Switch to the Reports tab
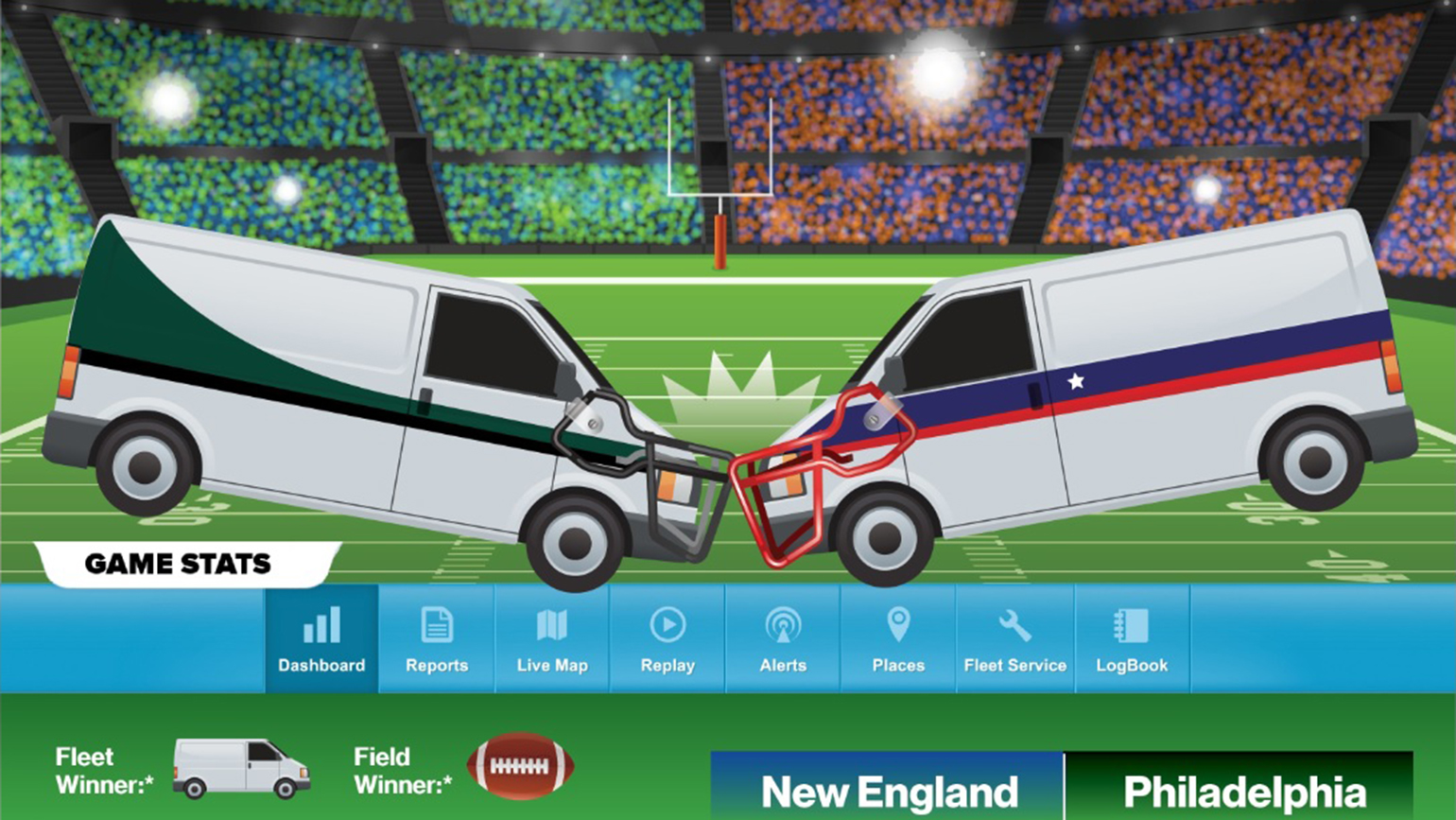The height and width of the screenshot is (820, 1456). [437, 638]
